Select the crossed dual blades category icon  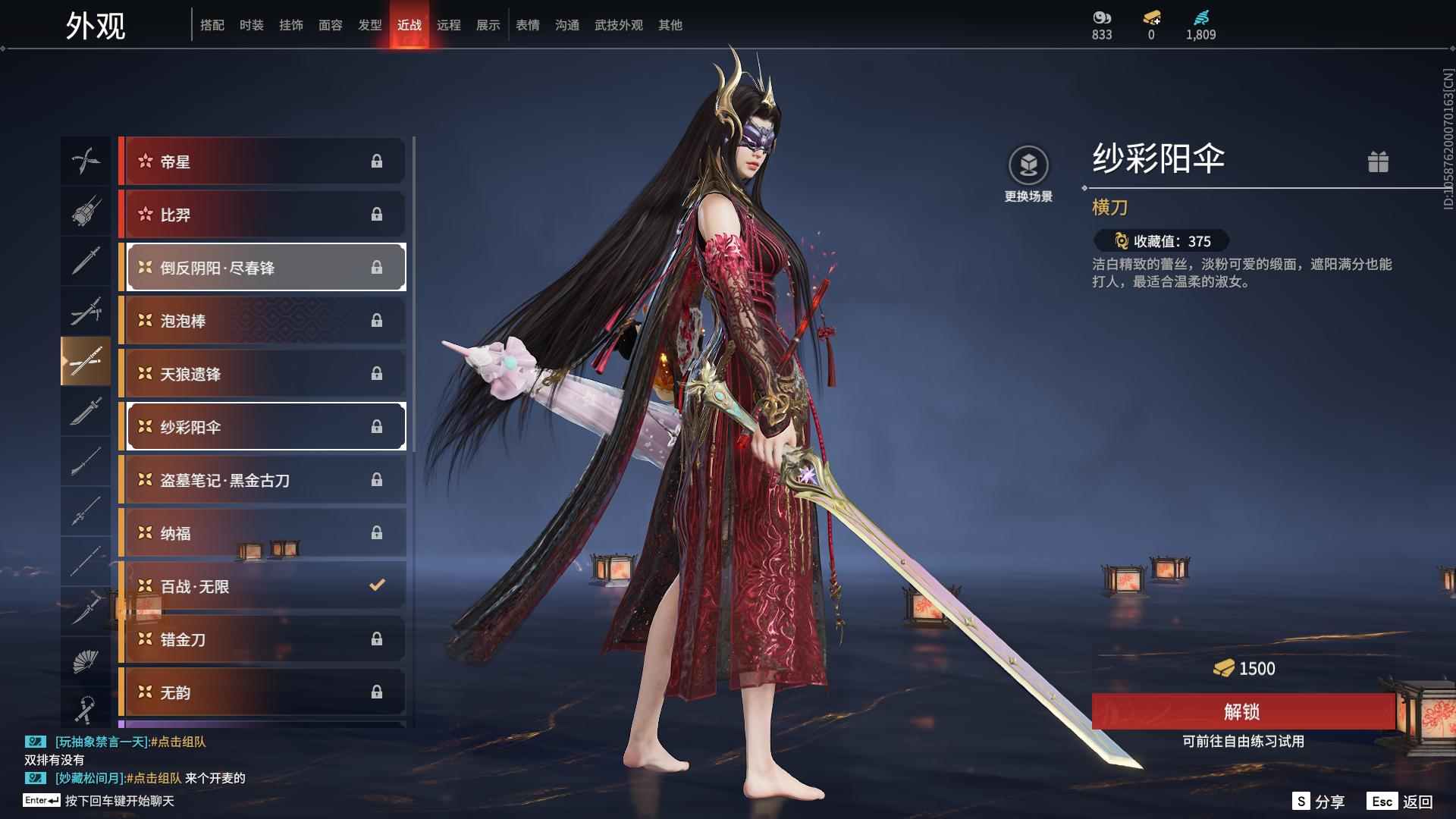click(86, 161)
